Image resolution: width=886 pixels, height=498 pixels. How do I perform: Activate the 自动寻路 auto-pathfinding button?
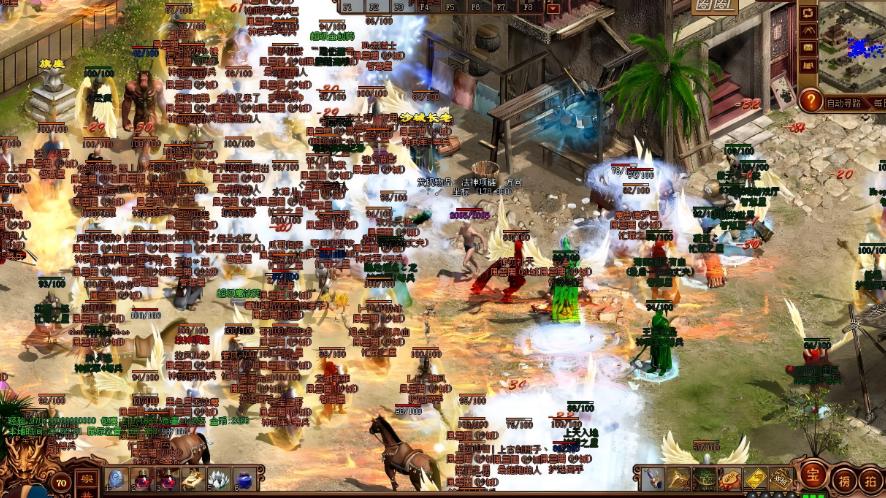point(845,102)
